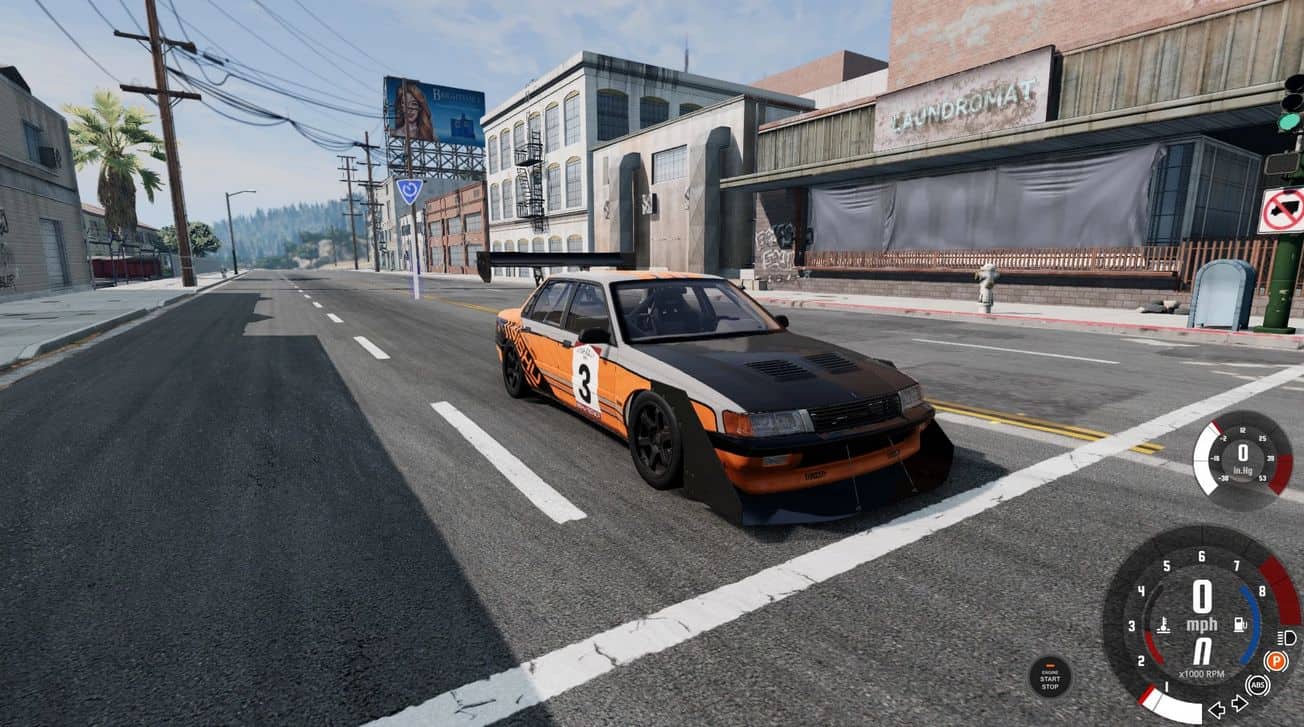The height and width of the screenshot is (727, 1304).
Task: Click the fuel pump icon on tachometer
Action: tap(1238, 625)
